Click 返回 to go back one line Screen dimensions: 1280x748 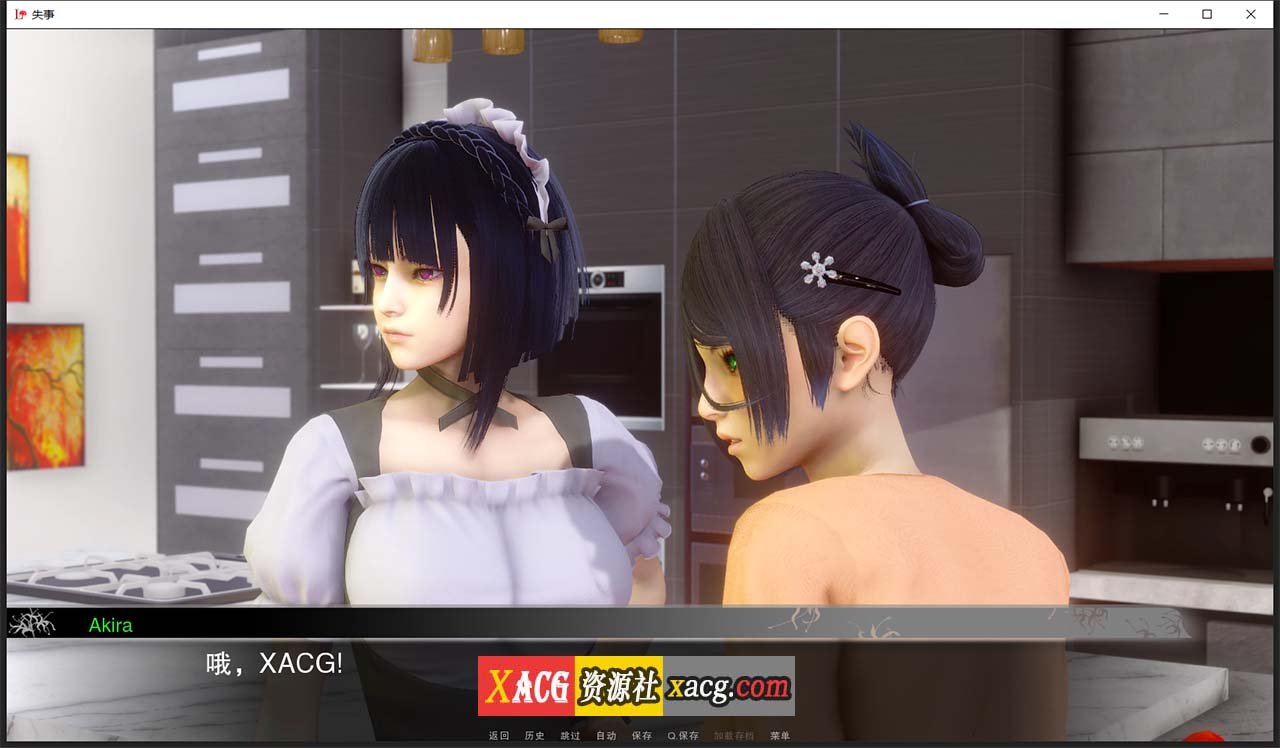[500, 735]
